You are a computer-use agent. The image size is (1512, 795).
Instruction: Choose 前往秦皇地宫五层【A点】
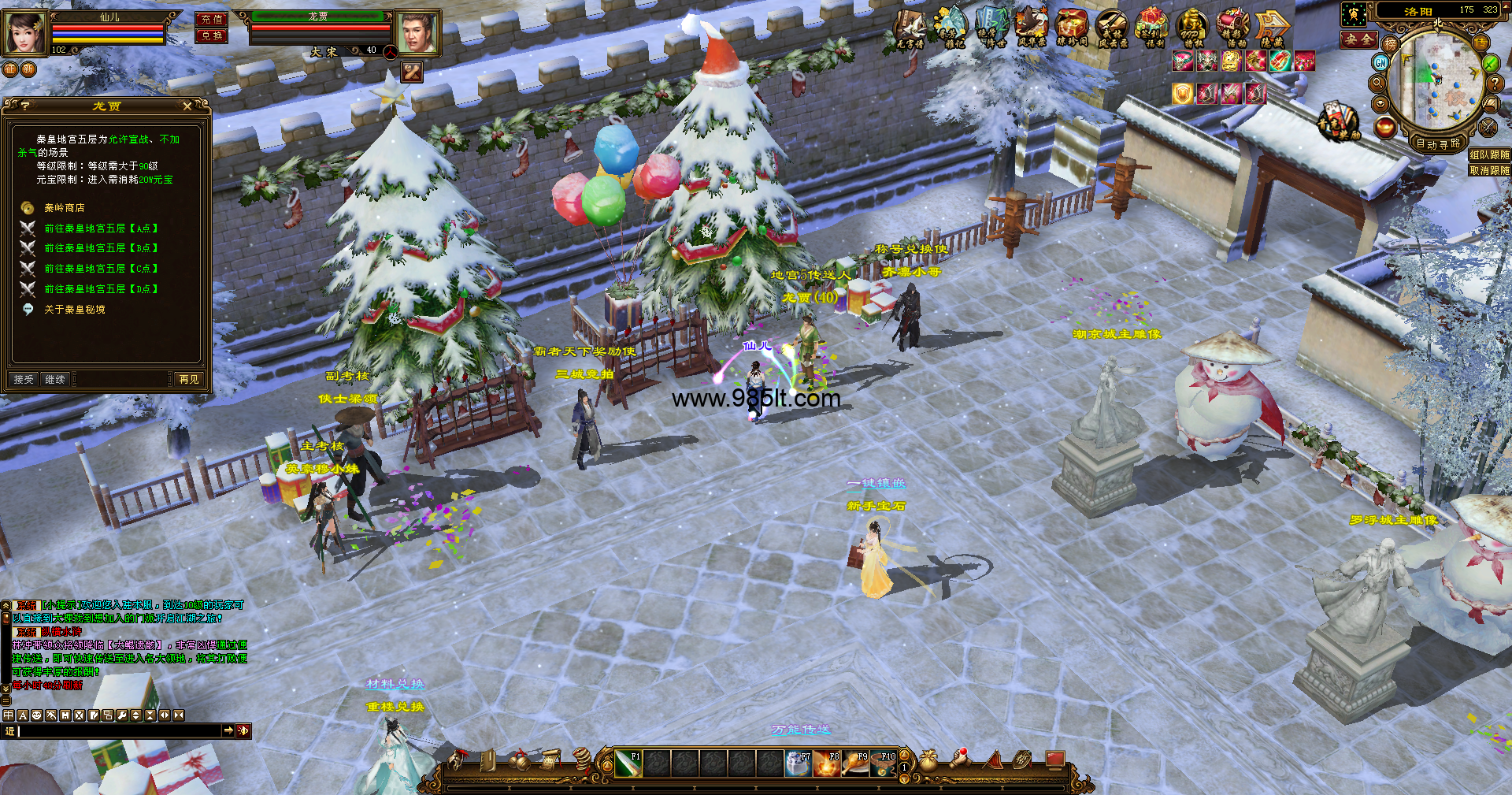click(x=101, y=228)
